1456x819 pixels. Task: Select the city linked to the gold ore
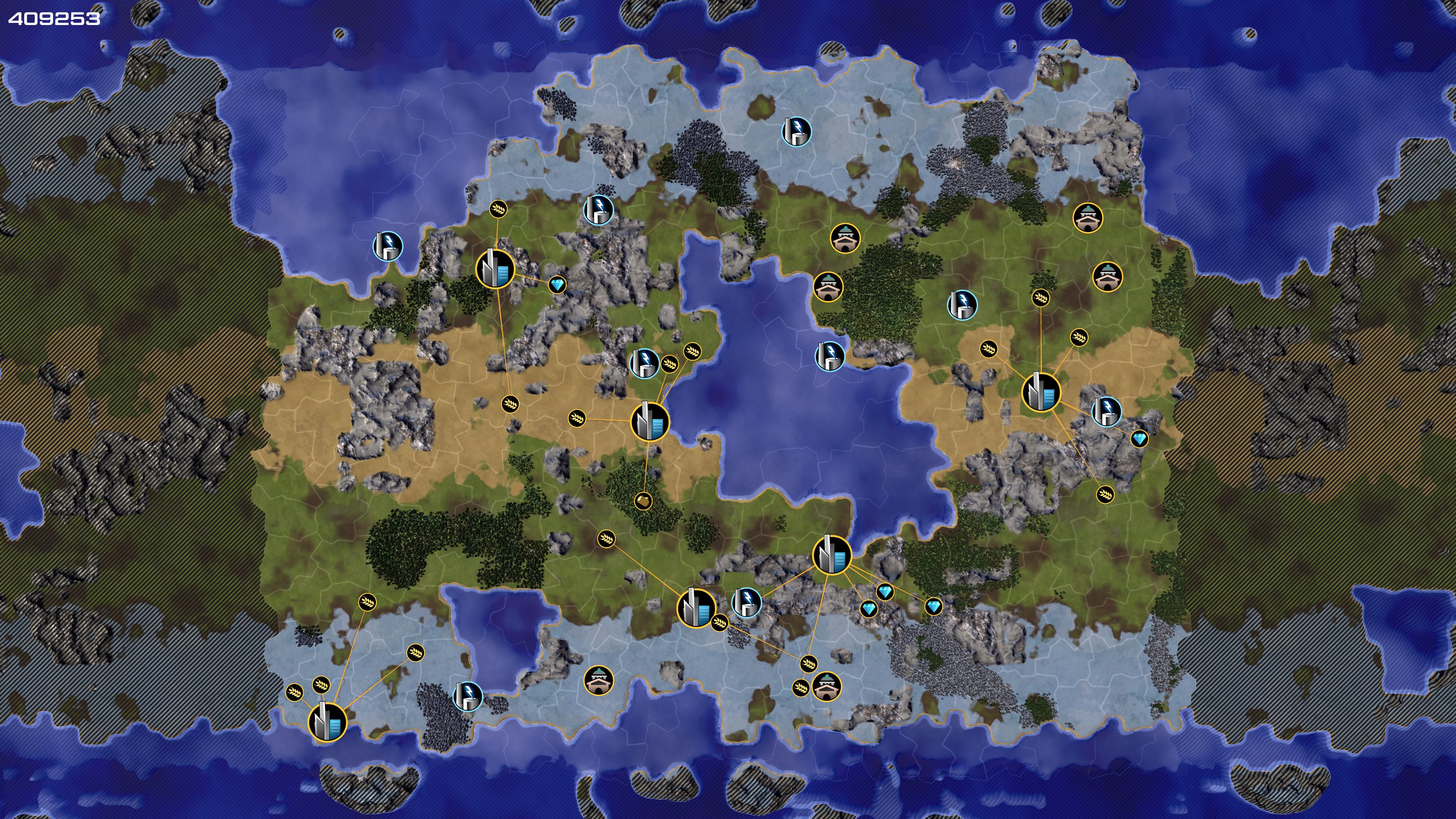650,421
